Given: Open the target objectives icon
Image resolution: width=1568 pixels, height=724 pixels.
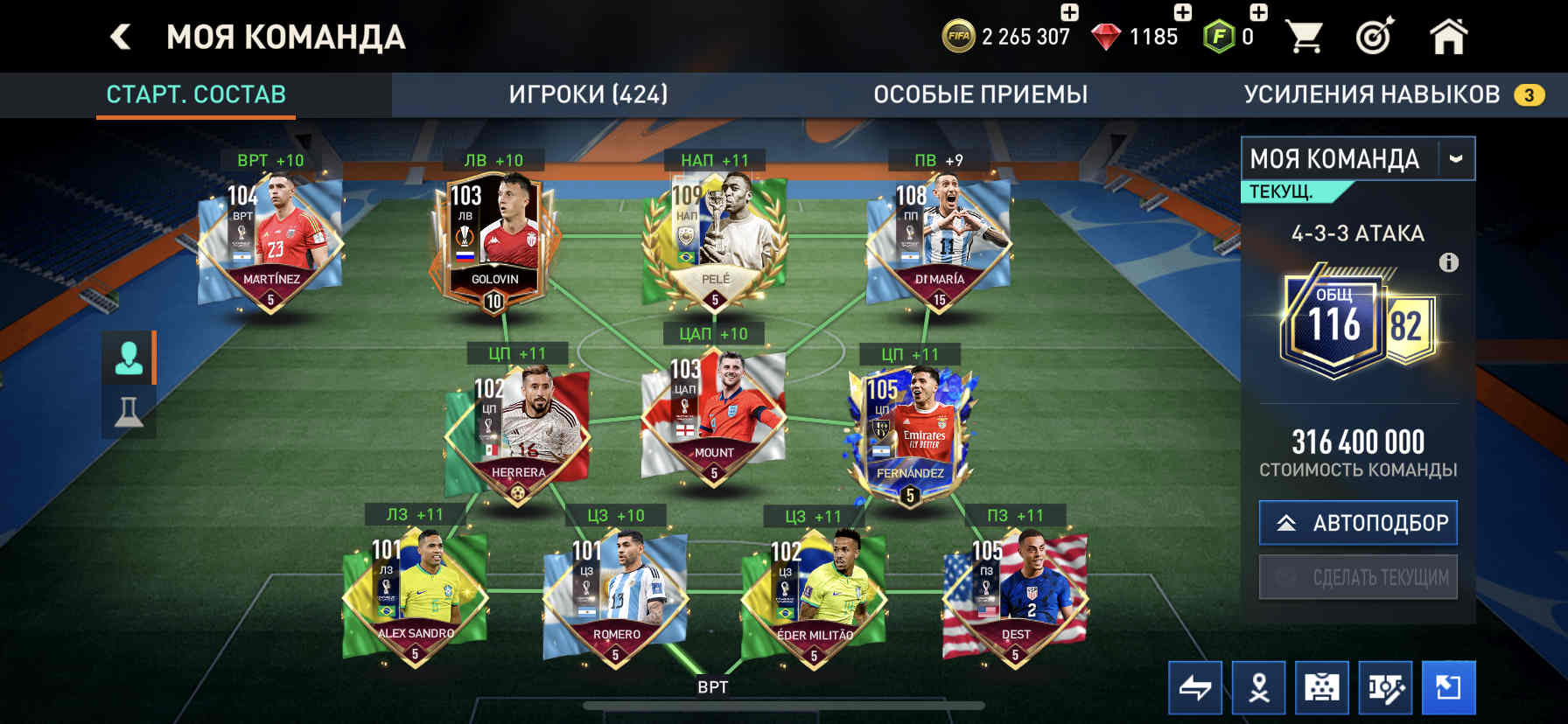Looking at the screenshot, I should tap(1374, 37).
